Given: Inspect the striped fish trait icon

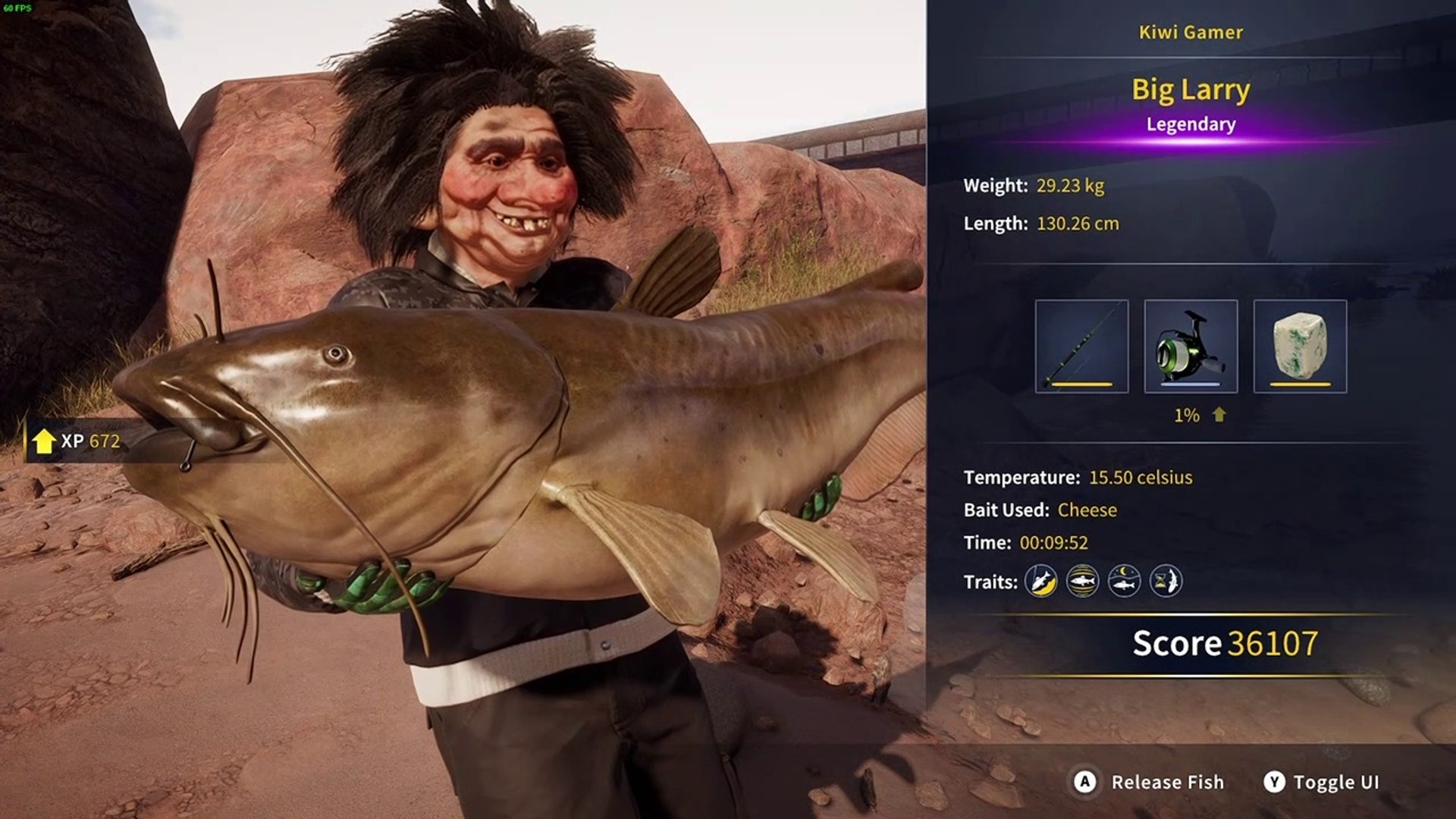Looking at the screenshot, I should pos(1082,582).
